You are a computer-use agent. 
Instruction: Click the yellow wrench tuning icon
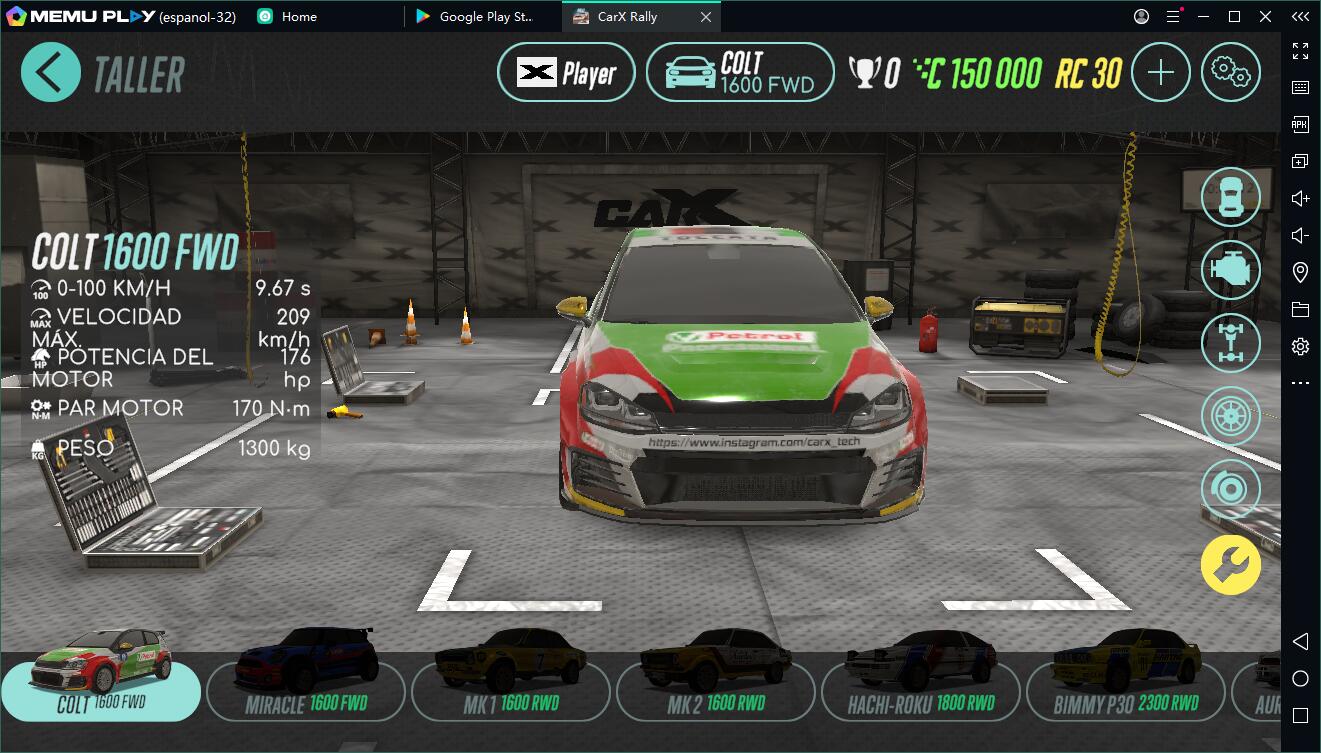[1231, 565]
